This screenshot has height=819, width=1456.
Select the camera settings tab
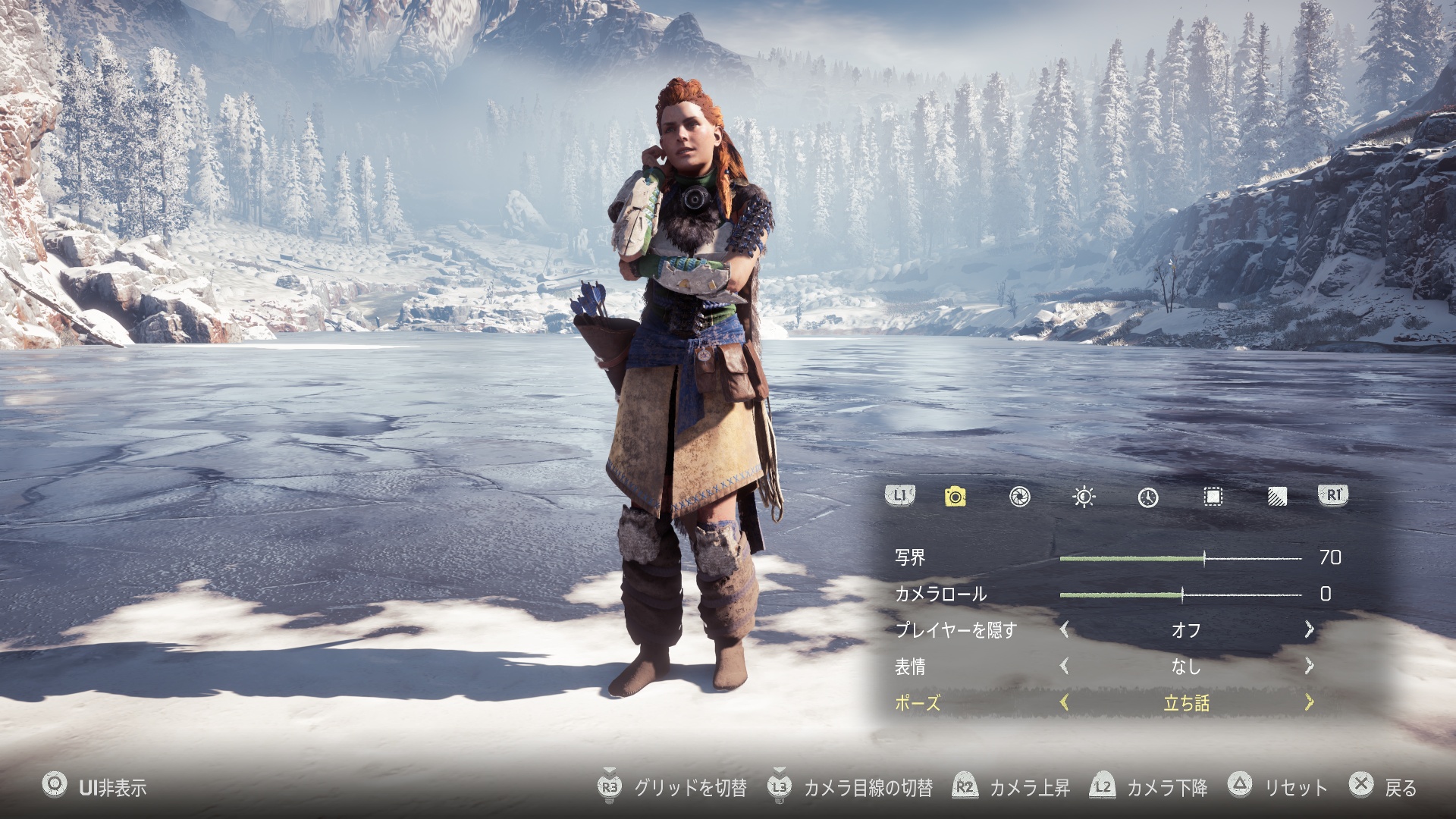pos(955,497)
